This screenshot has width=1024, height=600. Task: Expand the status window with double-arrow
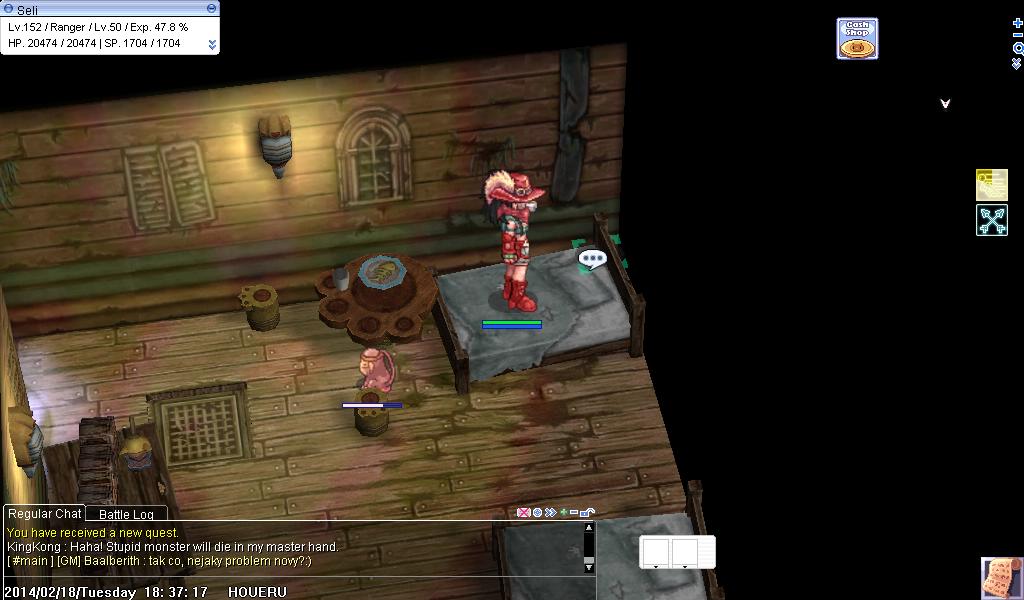[212, 44]
